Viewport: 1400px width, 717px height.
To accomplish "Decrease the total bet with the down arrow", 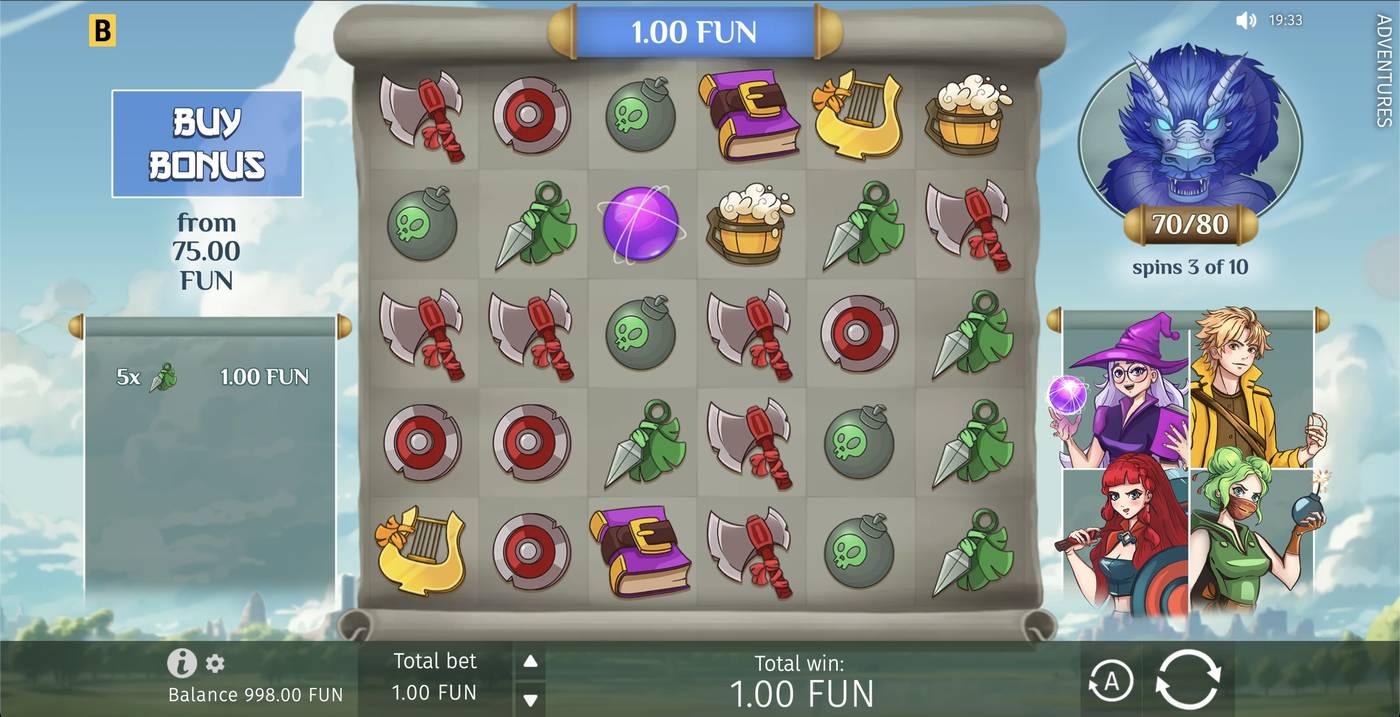I will 531,699.
